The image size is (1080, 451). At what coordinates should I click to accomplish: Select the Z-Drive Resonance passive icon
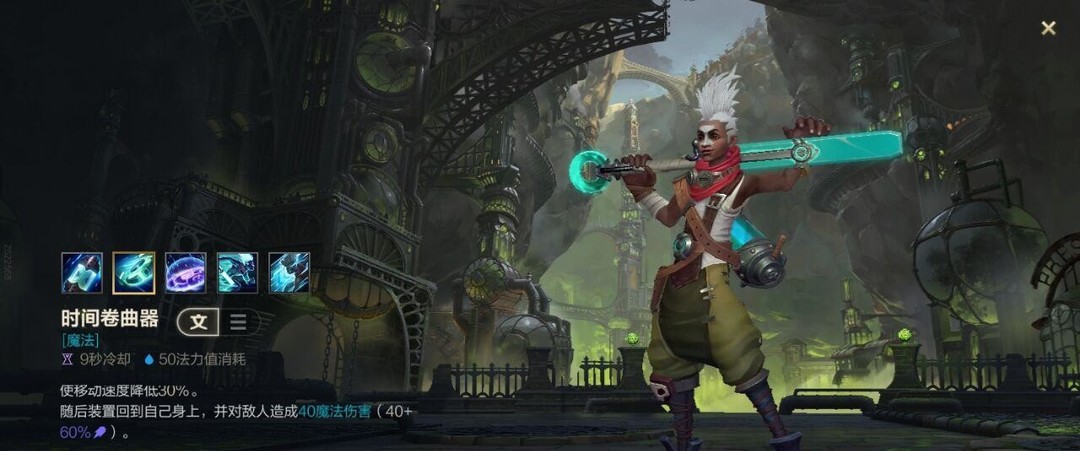coord(82,272)
